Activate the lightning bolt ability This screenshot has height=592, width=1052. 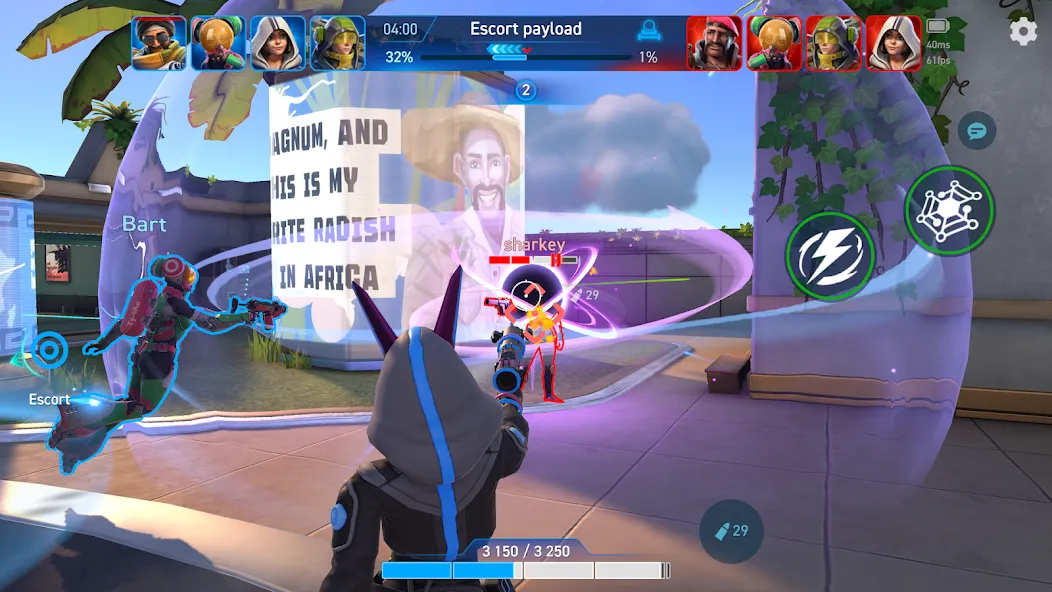pyautogui.click(x=830, y=255)
